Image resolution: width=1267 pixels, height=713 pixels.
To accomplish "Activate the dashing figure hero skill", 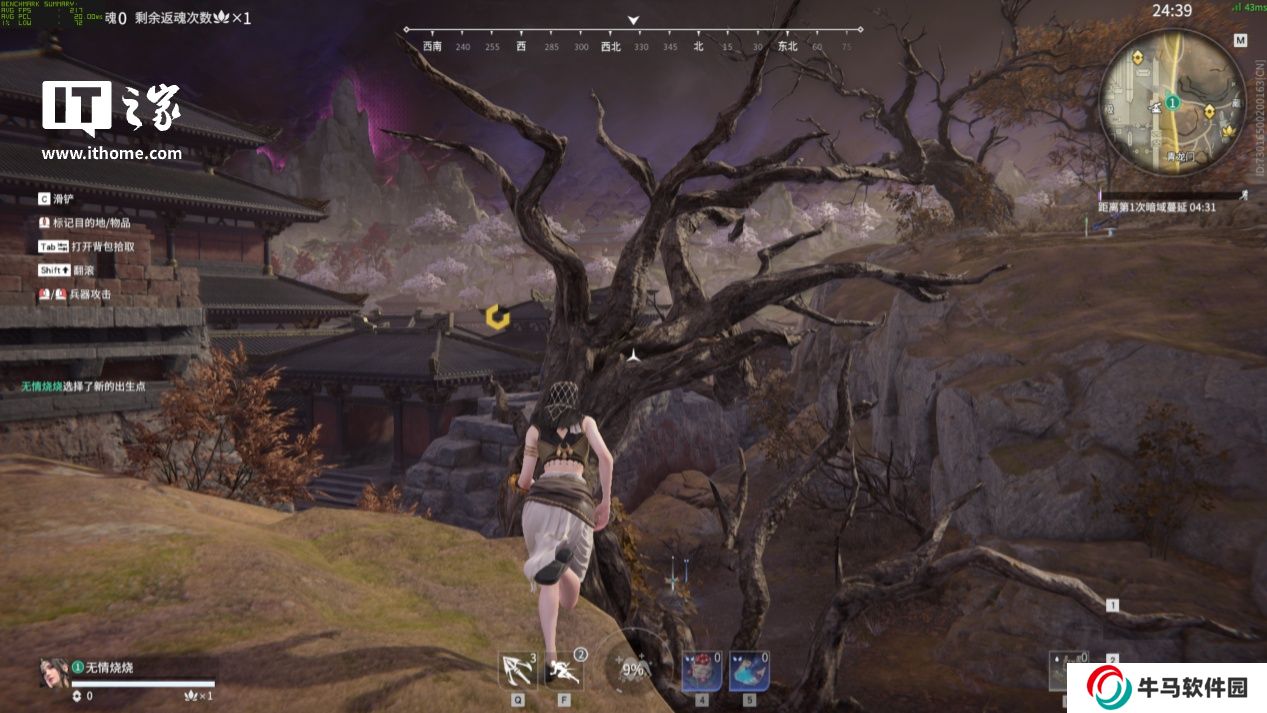I will coord(565,670).
